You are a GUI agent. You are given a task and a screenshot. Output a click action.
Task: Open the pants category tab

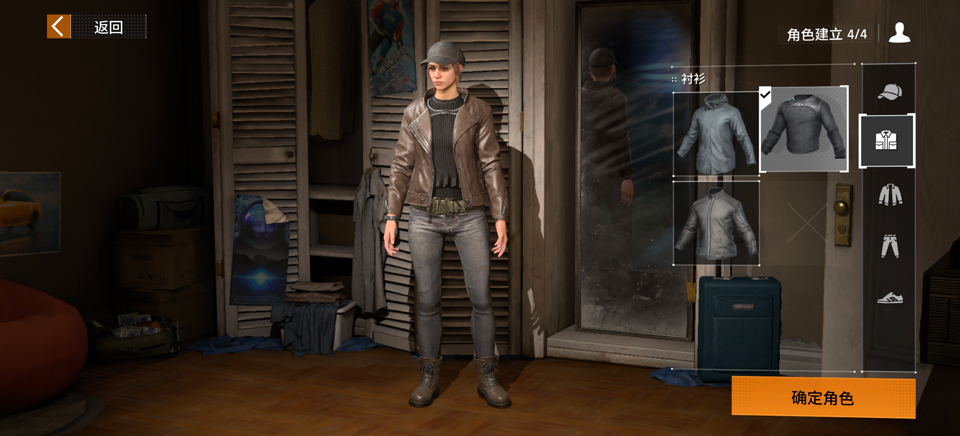click(x=888, y=245)
